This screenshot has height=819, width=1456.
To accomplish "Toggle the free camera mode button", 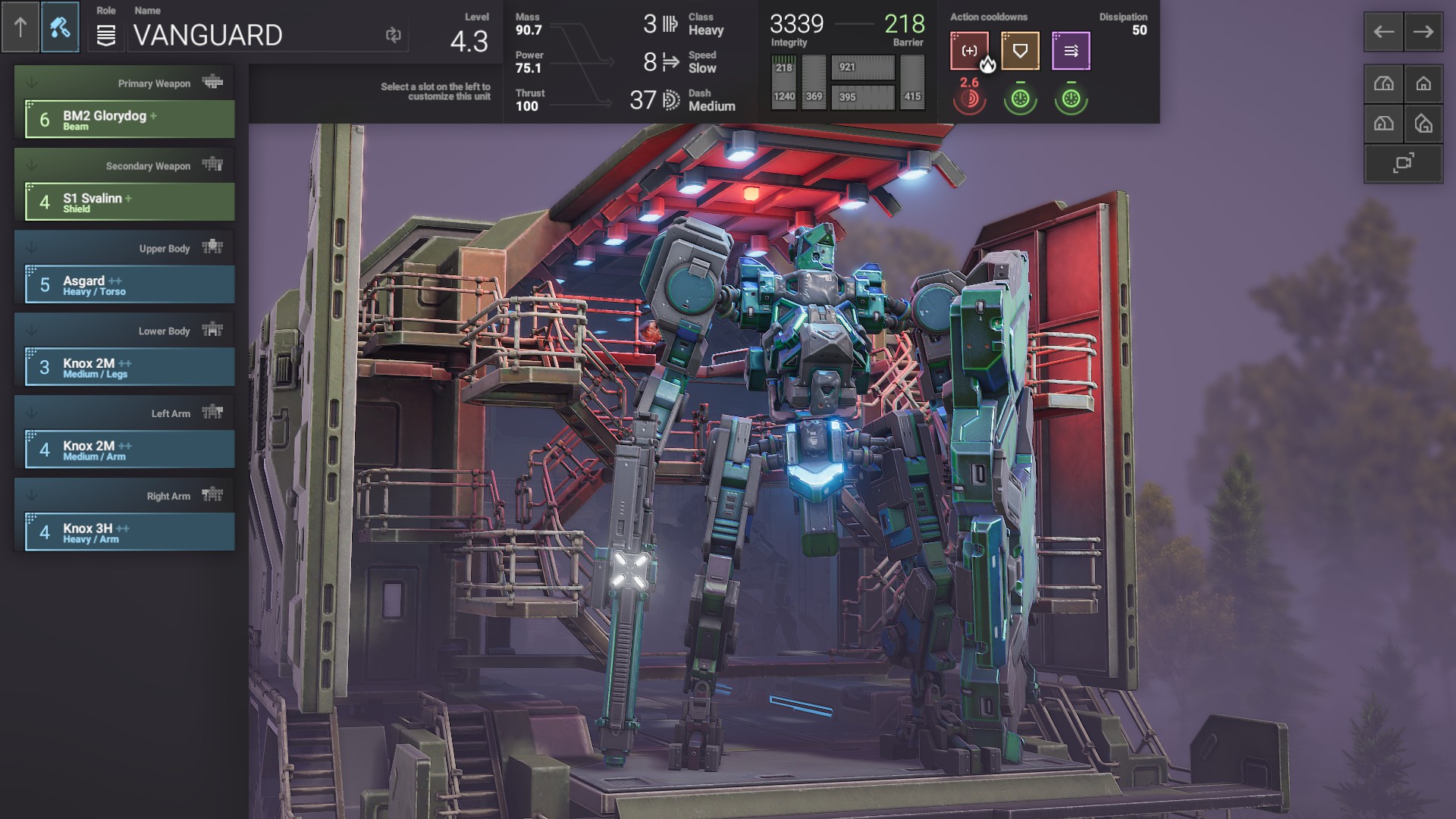I will coord(1404,163).
